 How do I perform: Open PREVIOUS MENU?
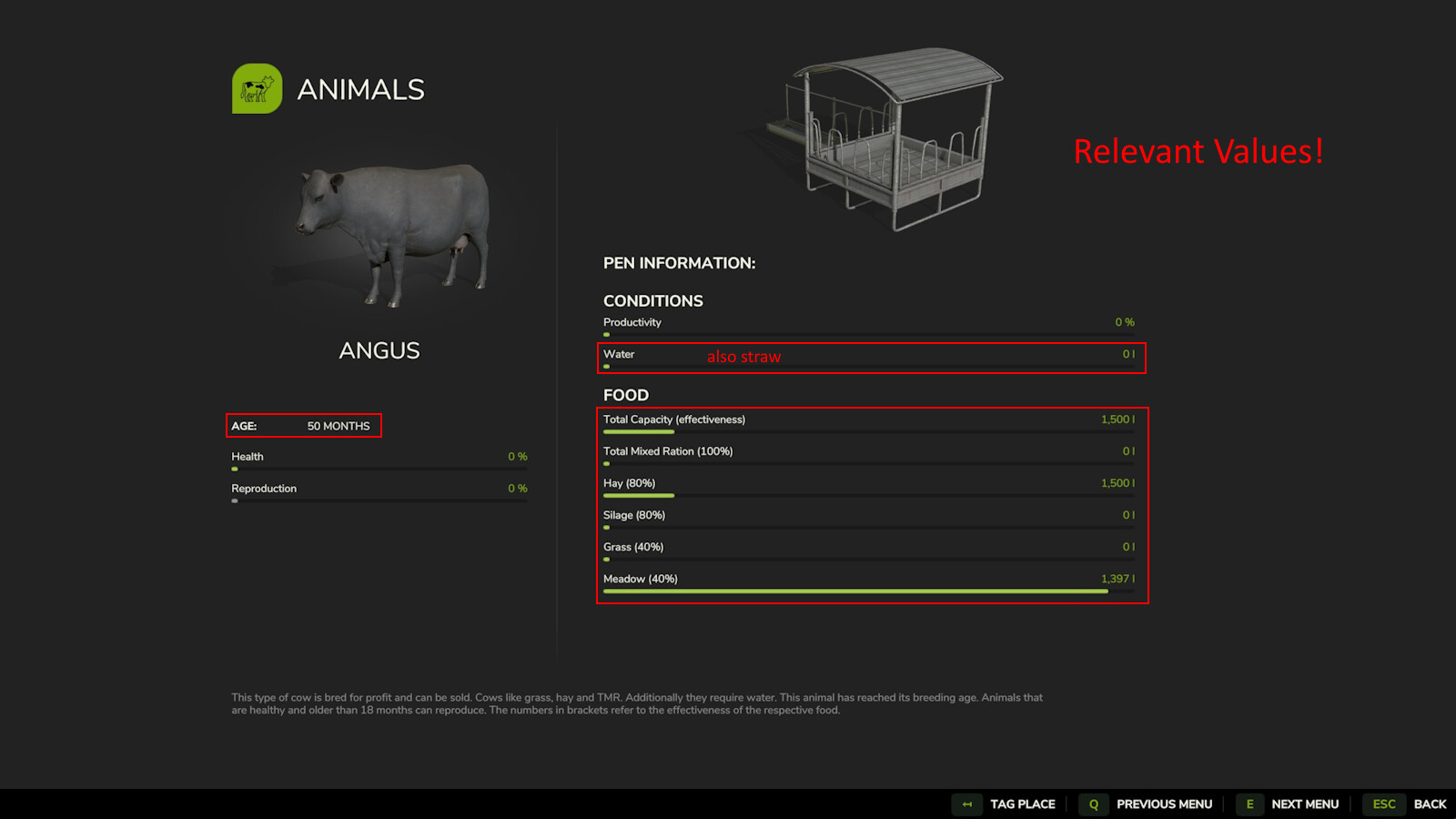pos(1165,804)
